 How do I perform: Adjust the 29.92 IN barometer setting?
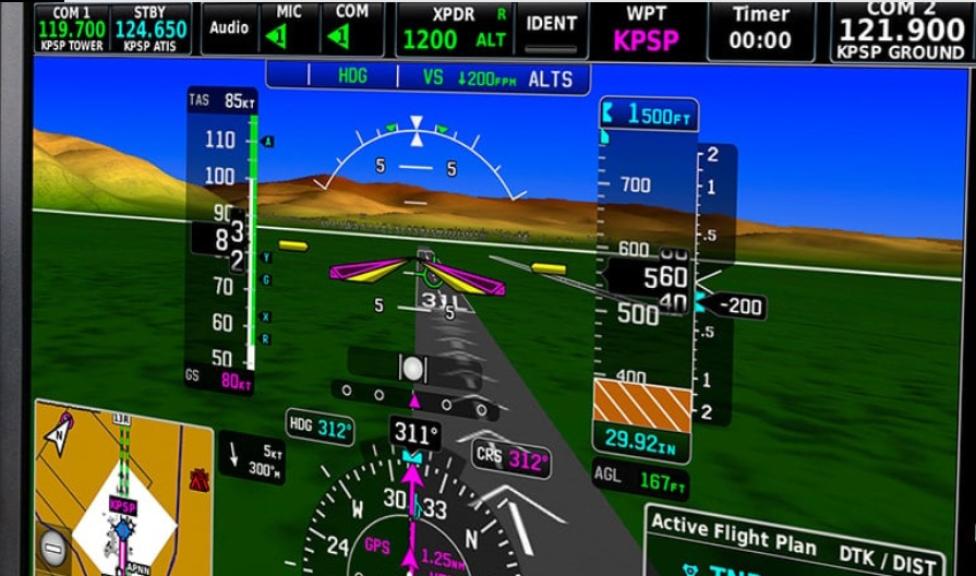640,441
